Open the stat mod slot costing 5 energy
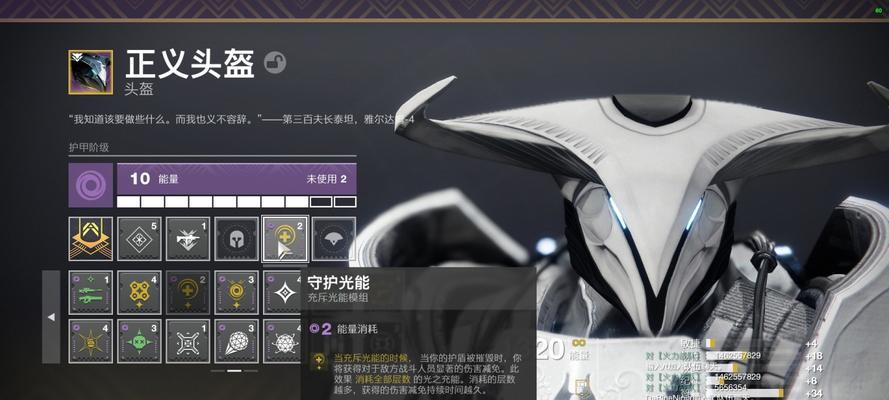The width and height of the screenshot is (889, 400). [139, 239]
